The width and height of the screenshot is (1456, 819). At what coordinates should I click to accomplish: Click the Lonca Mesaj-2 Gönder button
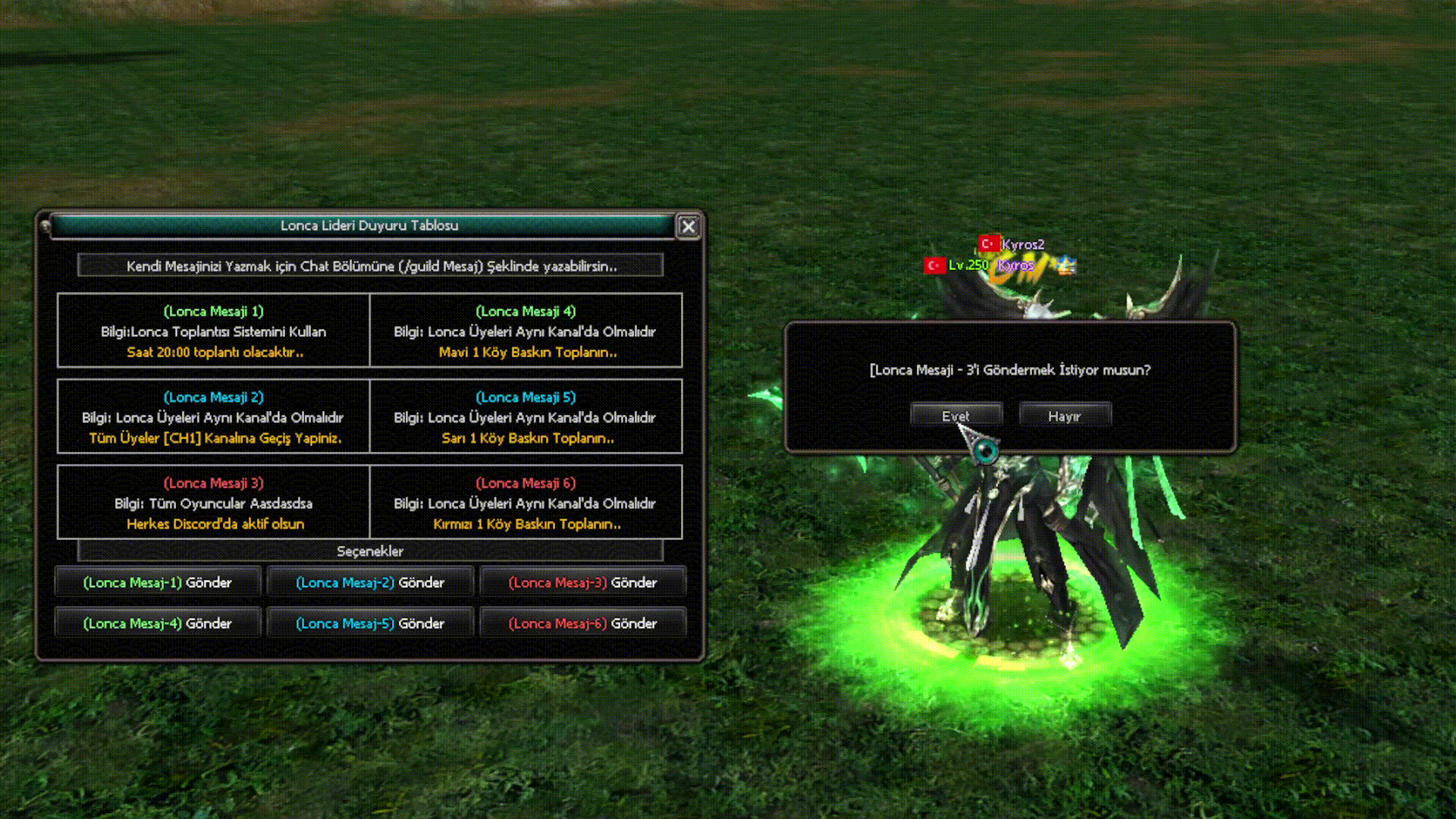coord(370,582)
